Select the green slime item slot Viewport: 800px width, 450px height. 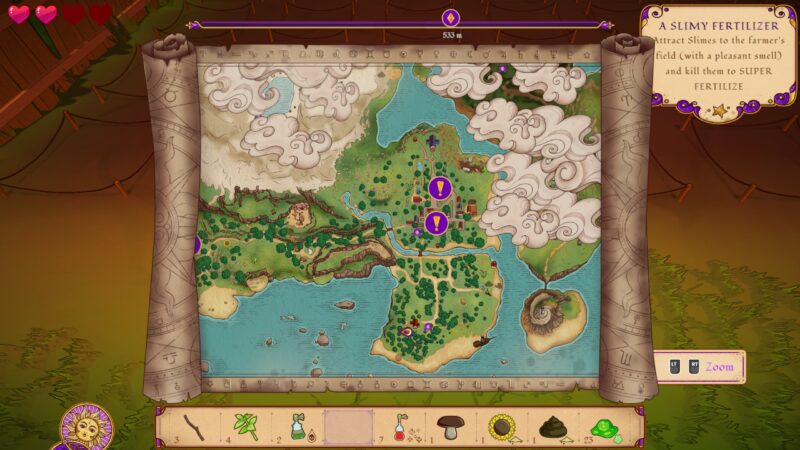click(x=602, y=427)
